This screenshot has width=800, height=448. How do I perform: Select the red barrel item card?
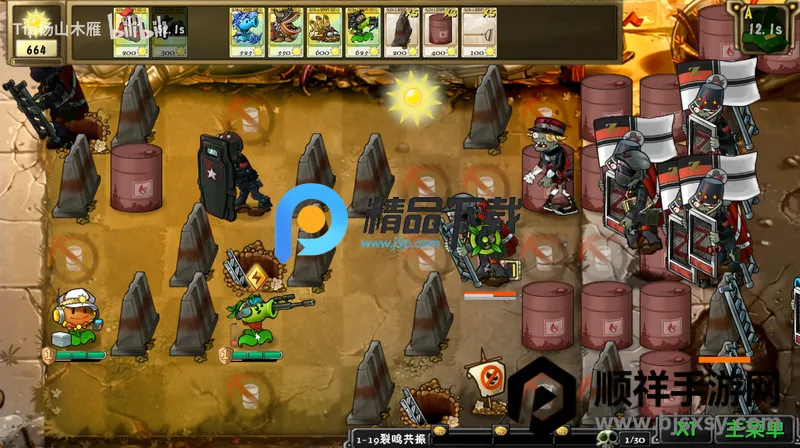438,31
